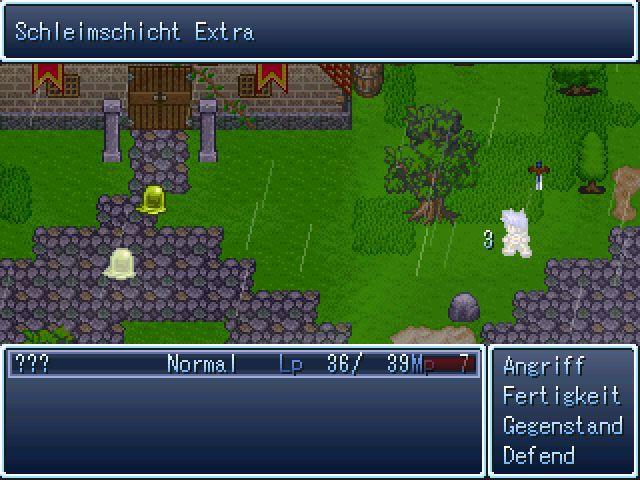Open the Fertigkeit skill command
640x480 pixels.
[560, 396]
